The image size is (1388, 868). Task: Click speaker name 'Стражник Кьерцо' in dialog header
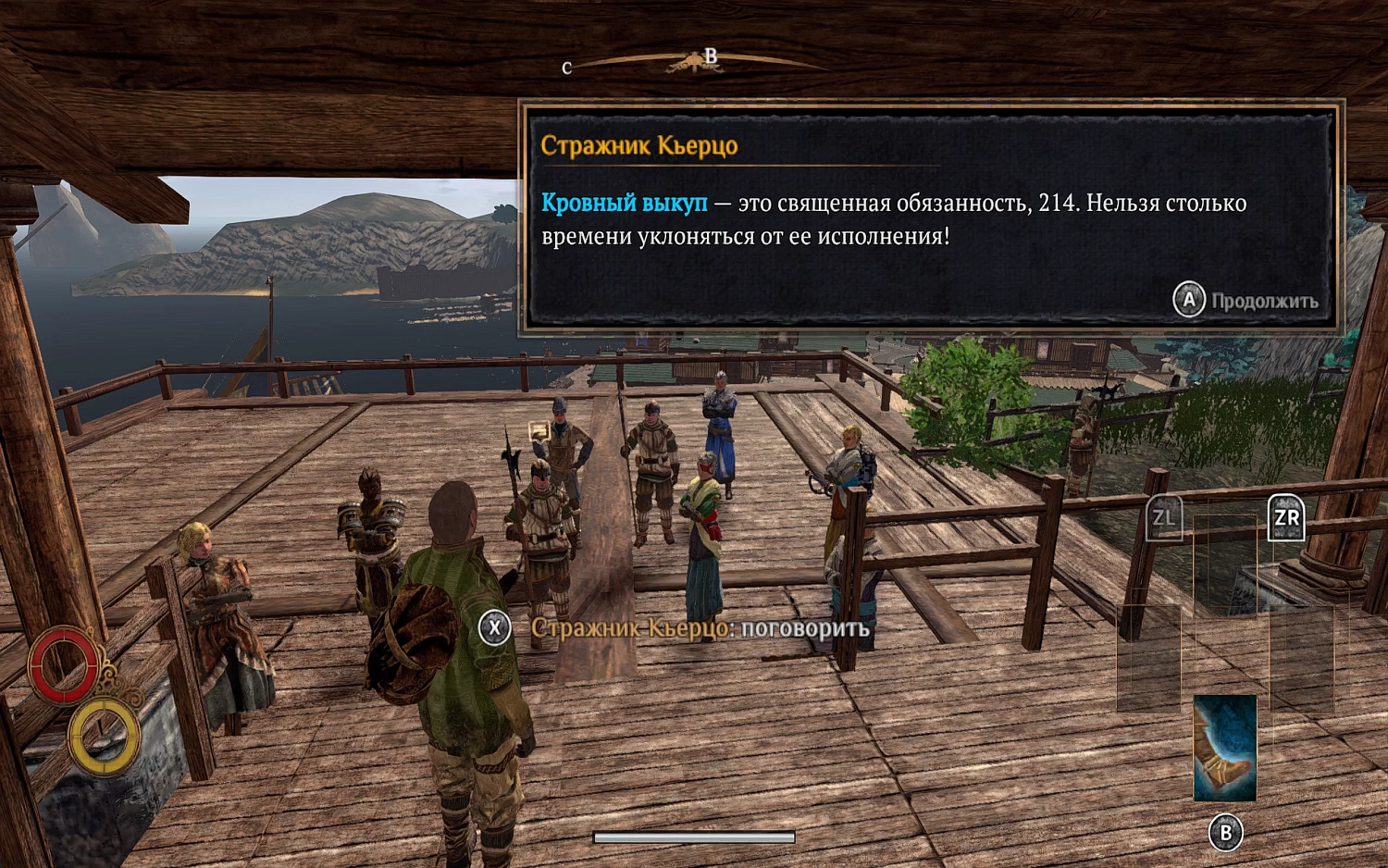coord(638,146)
